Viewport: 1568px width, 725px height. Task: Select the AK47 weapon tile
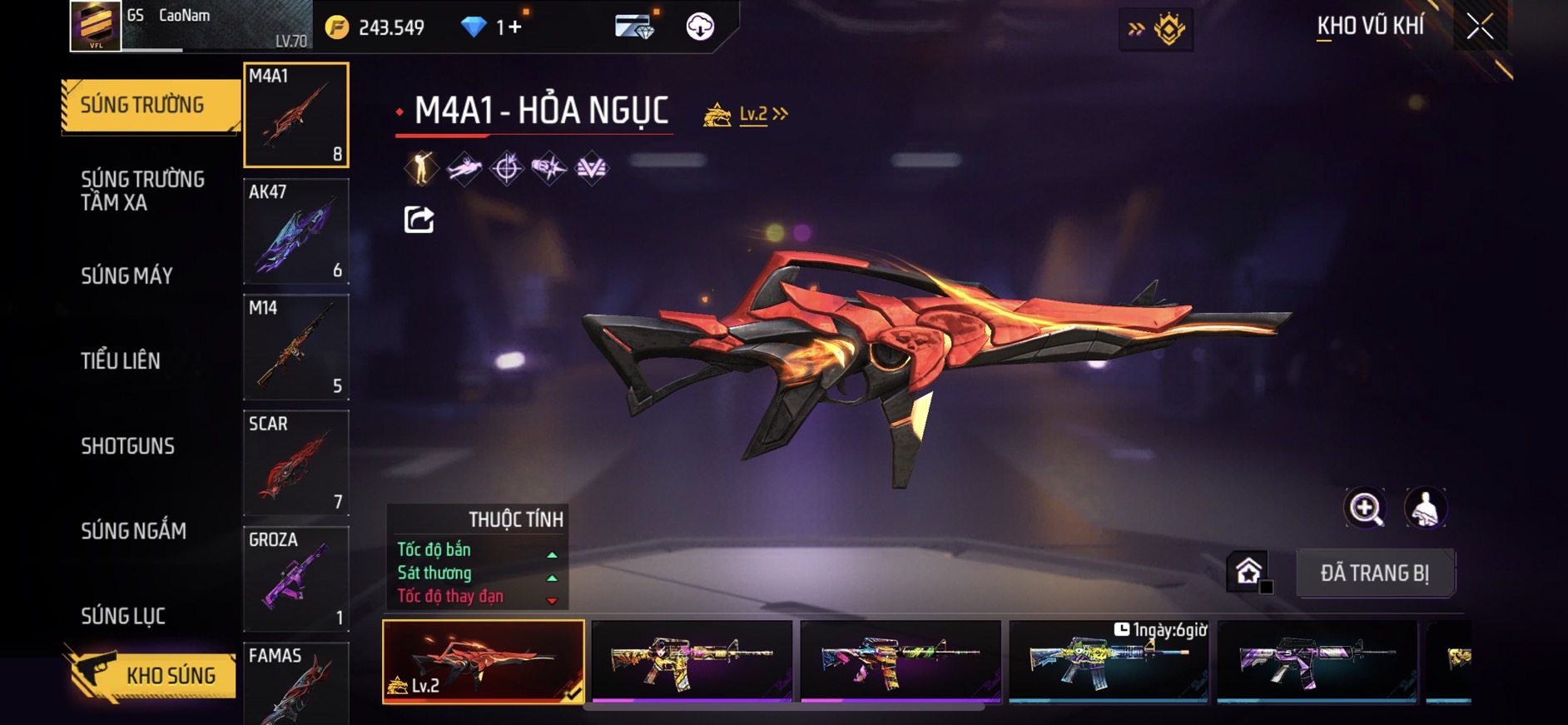coord(295,231)
